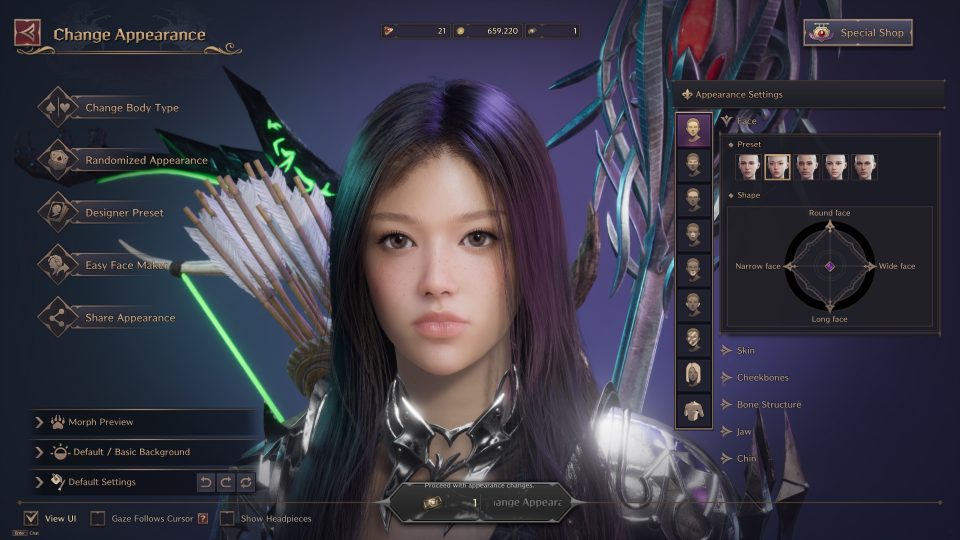Open Change Body Type option

pos(131,108)
